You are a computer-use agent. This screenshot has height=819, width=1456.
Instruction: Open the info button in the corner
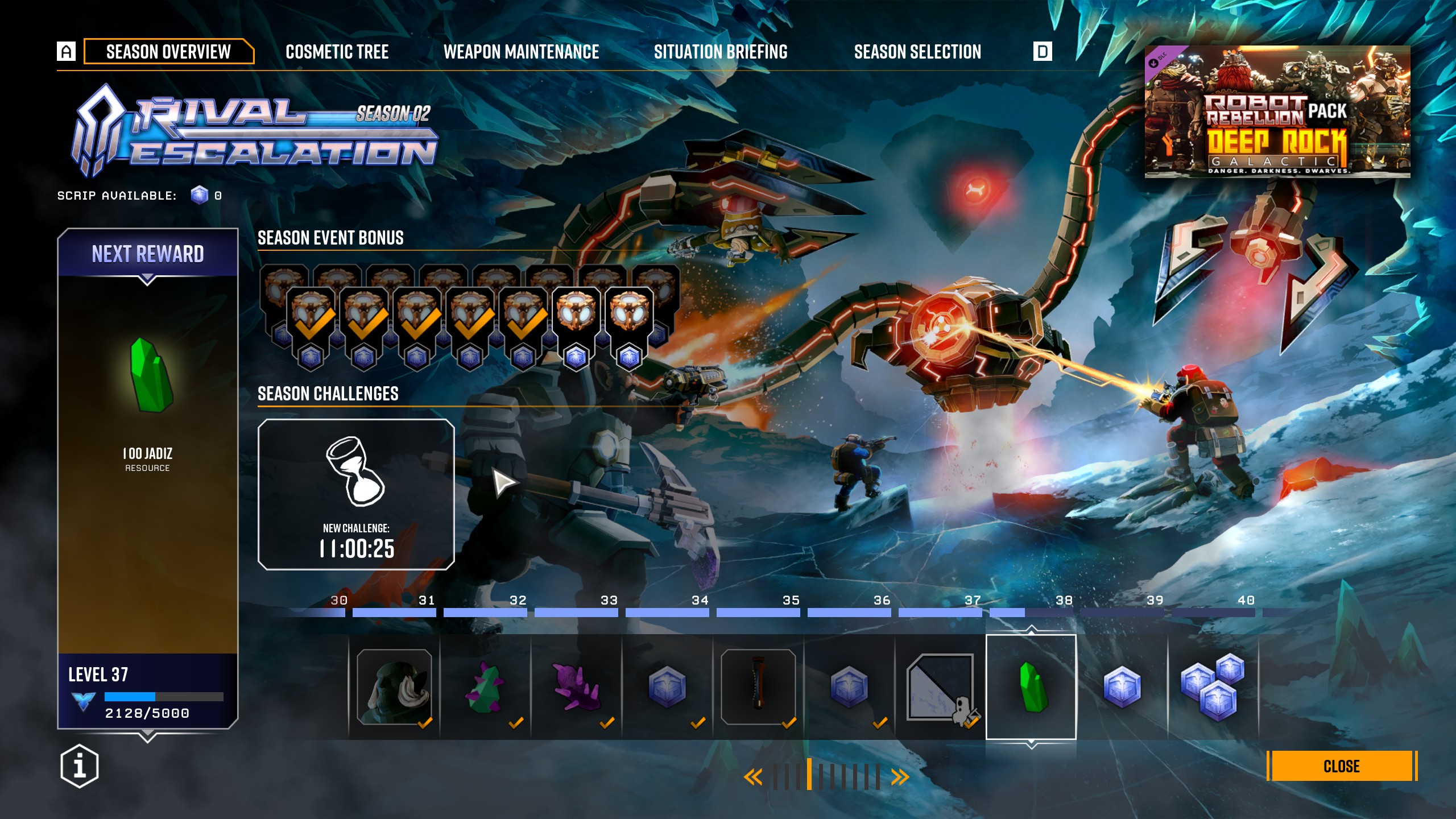coord(80,766)
